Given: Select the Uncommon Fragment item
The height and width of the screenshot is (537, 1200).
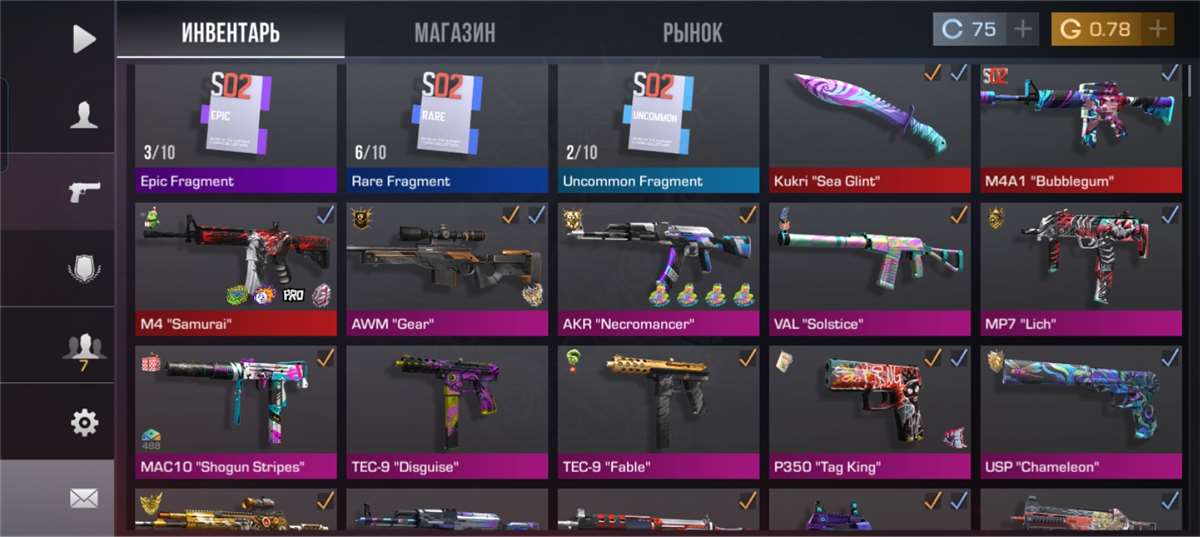Looking at the screenshot, I should [659, 127].
